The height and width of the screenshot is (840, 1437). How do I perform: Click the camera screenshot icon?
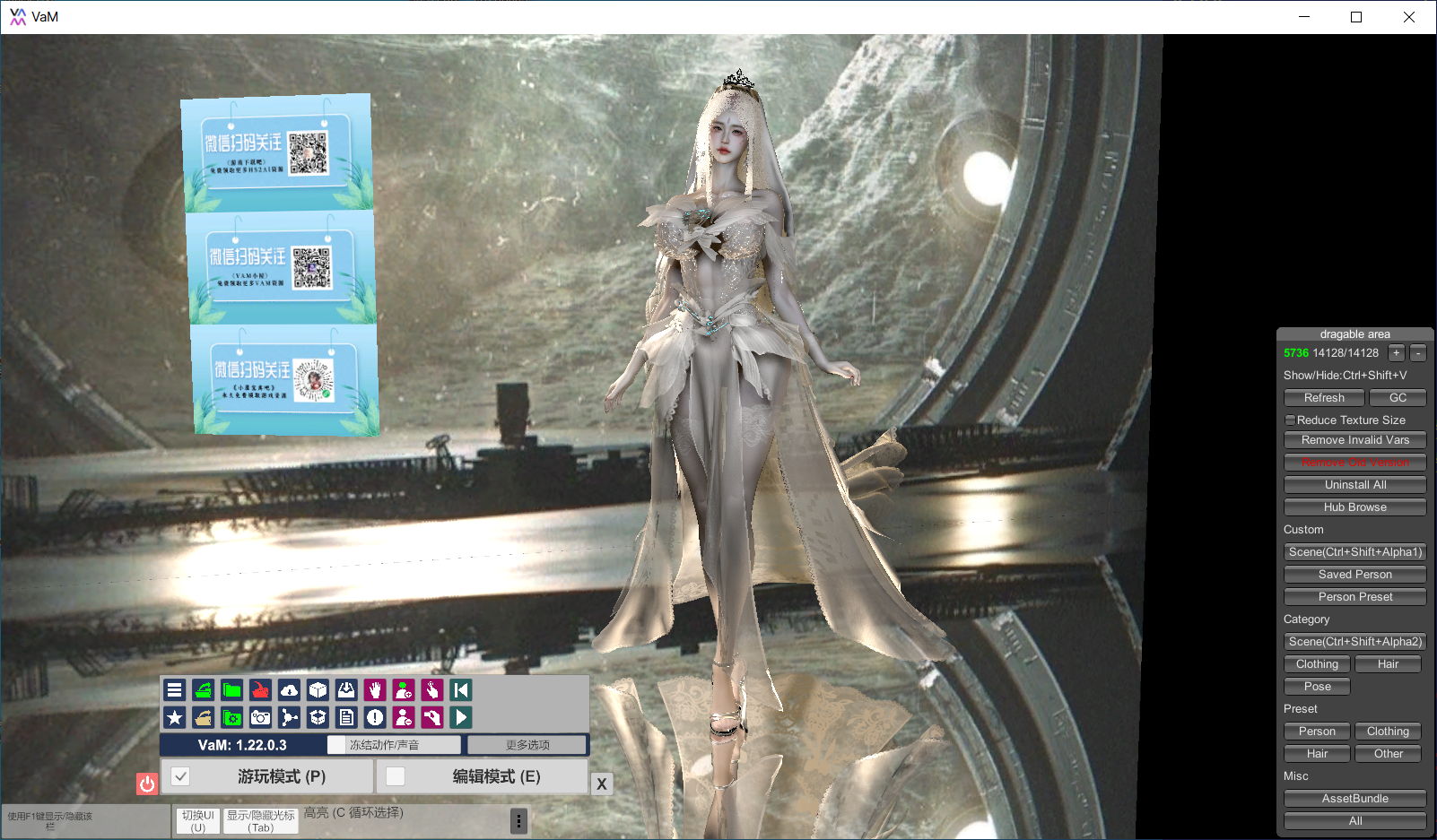tap(260, 717)
